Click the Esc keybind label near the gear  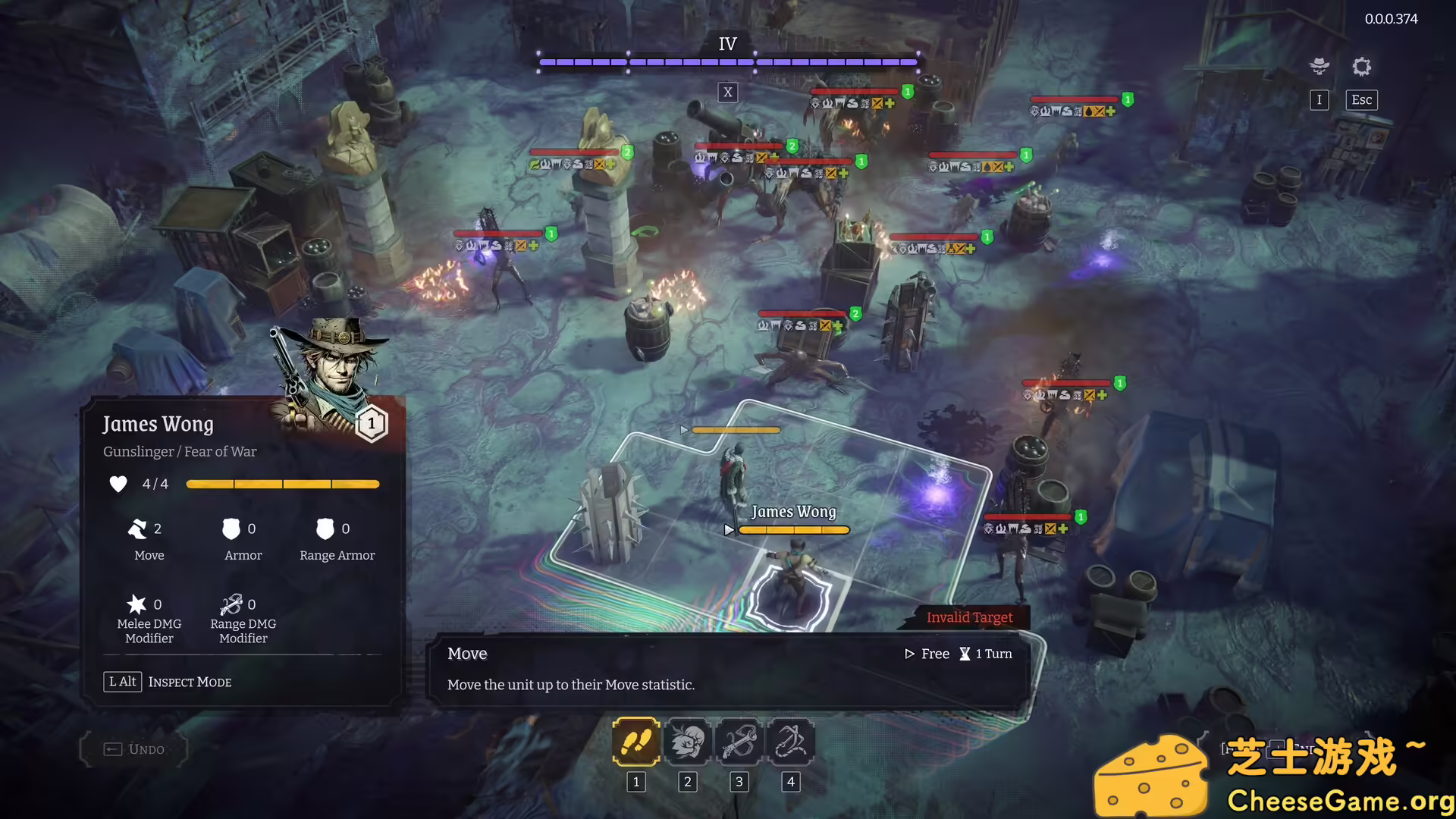coord(1360,99)
